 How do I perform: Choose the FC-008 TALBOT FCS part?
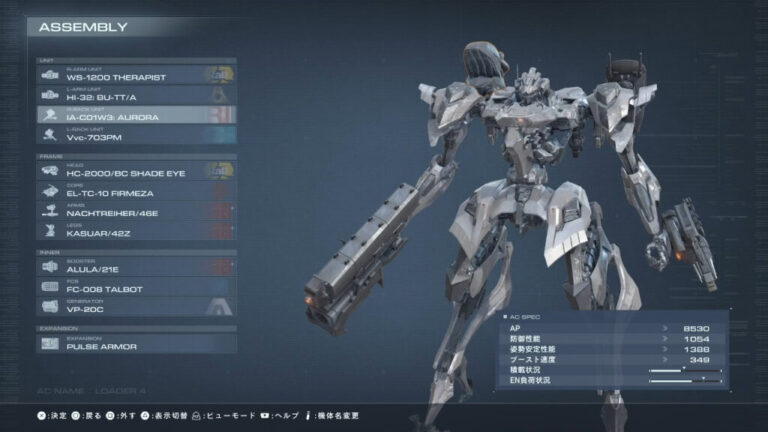pos(136,287)
